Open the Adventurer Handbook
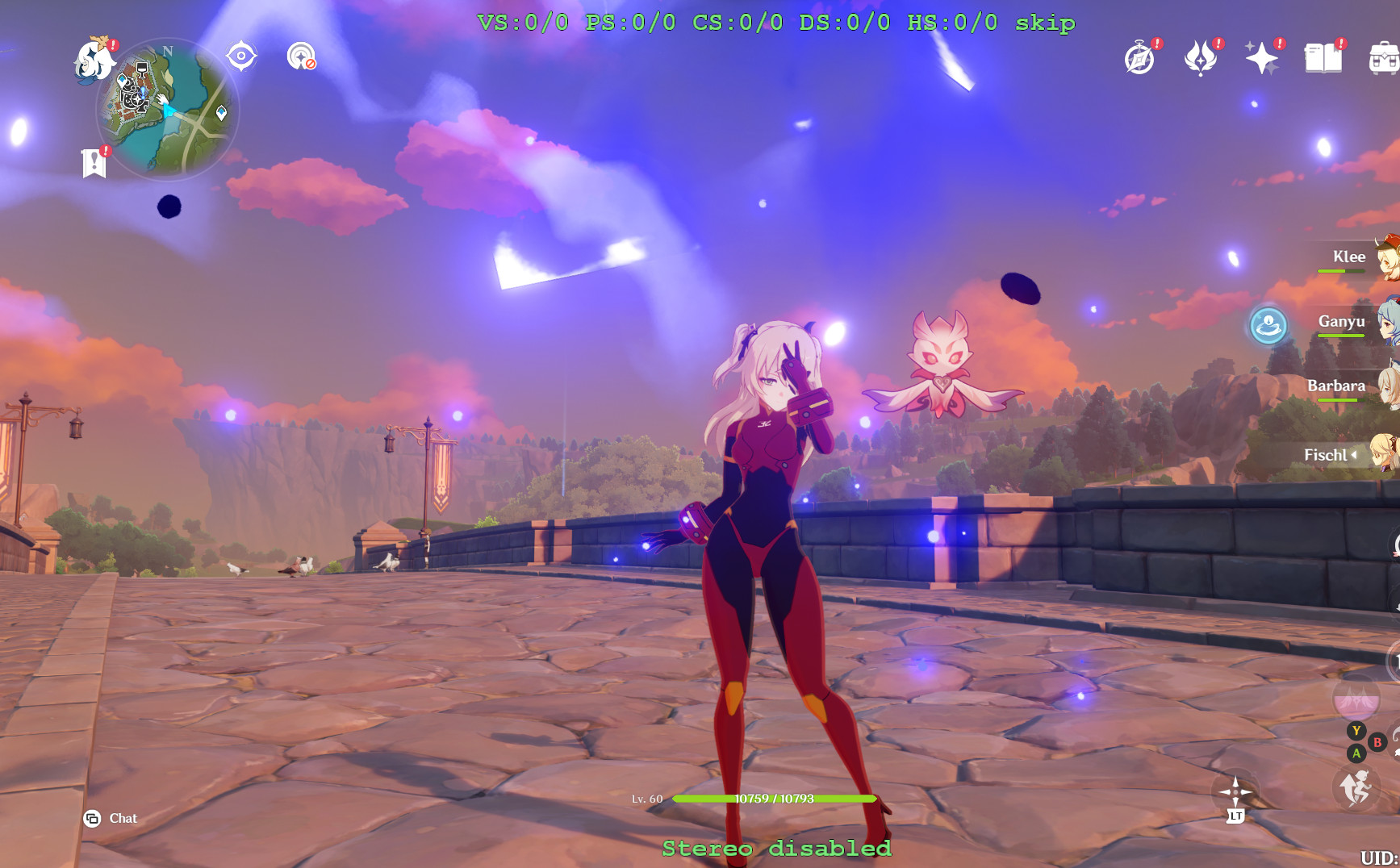 [x=1141, y=58]
